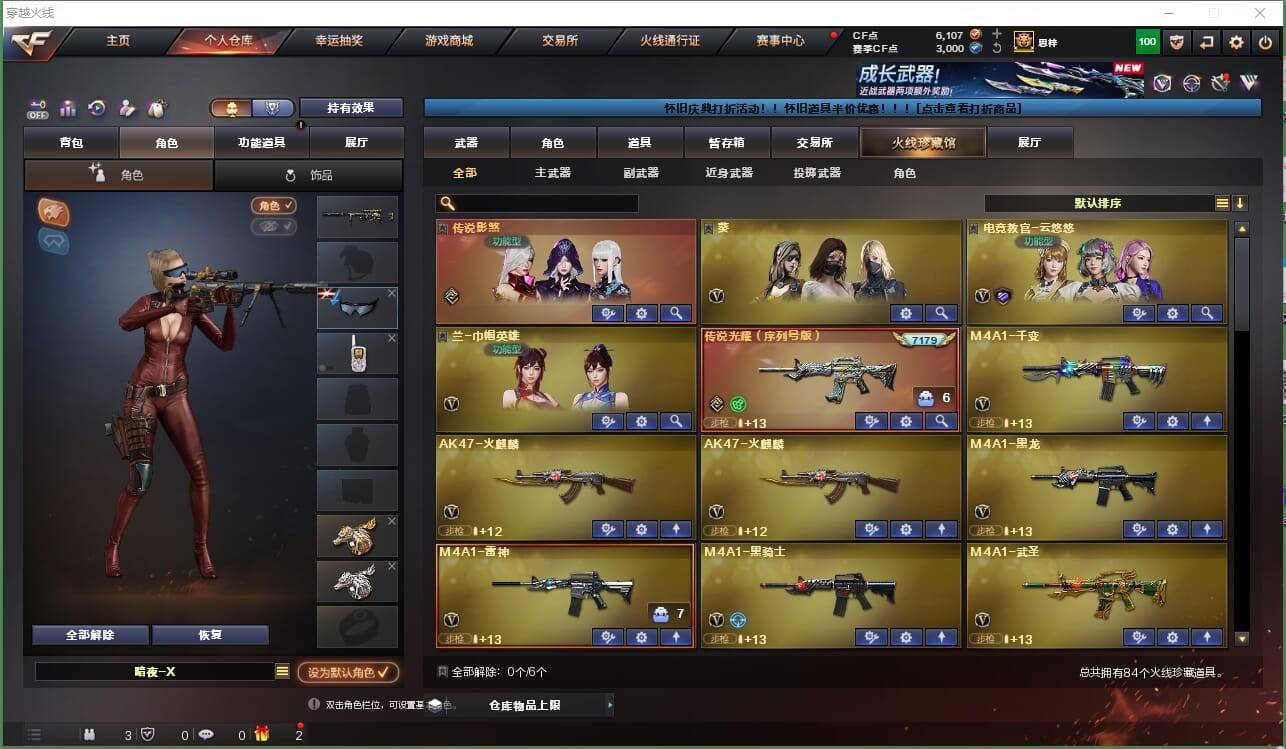Click the power/exit icon at top right
The image size is (1286, 749).
(1263, 42)
